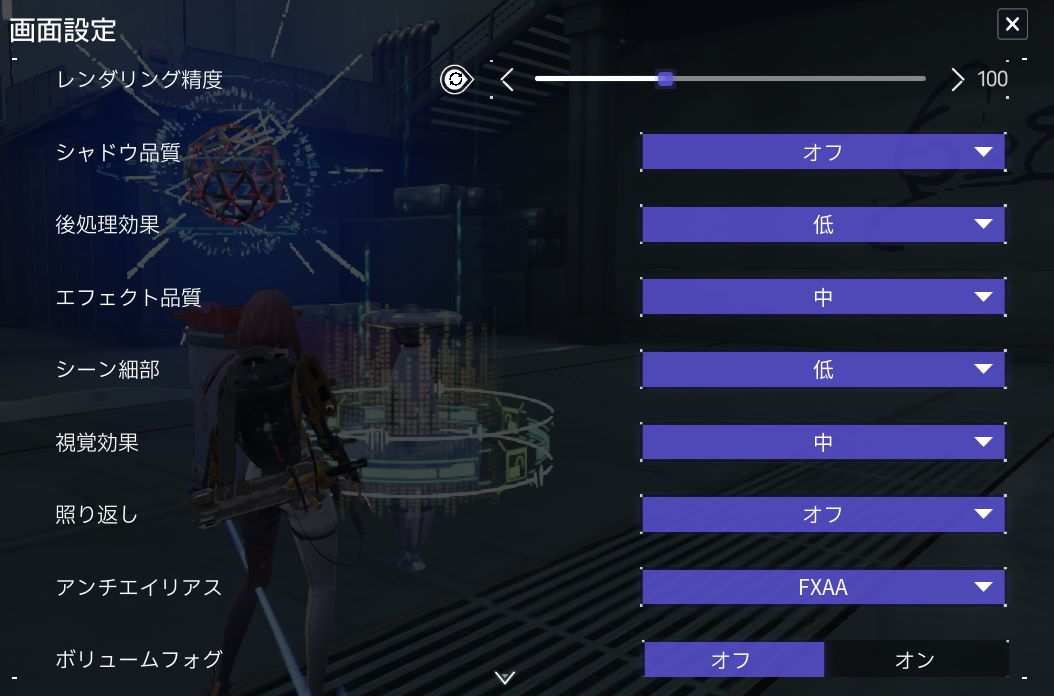Choose a different アンチエイリアス option from FXAA dropdown
This screenshot has height=696, width=1054.
tap(823, 587)
